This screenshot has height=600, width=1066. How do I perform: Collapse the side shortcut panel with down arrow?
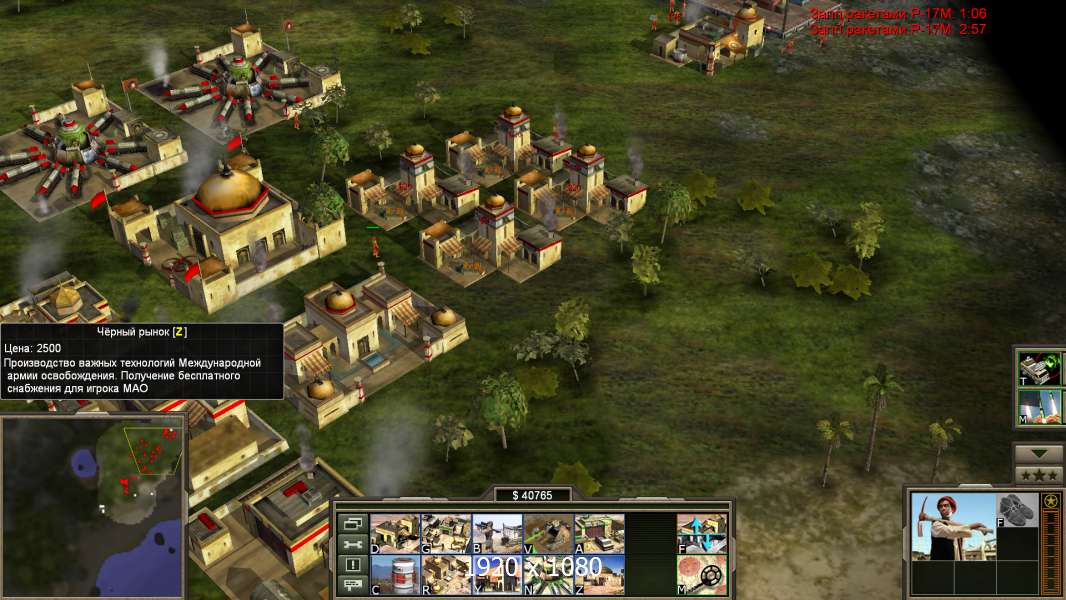click(1038, 454)
